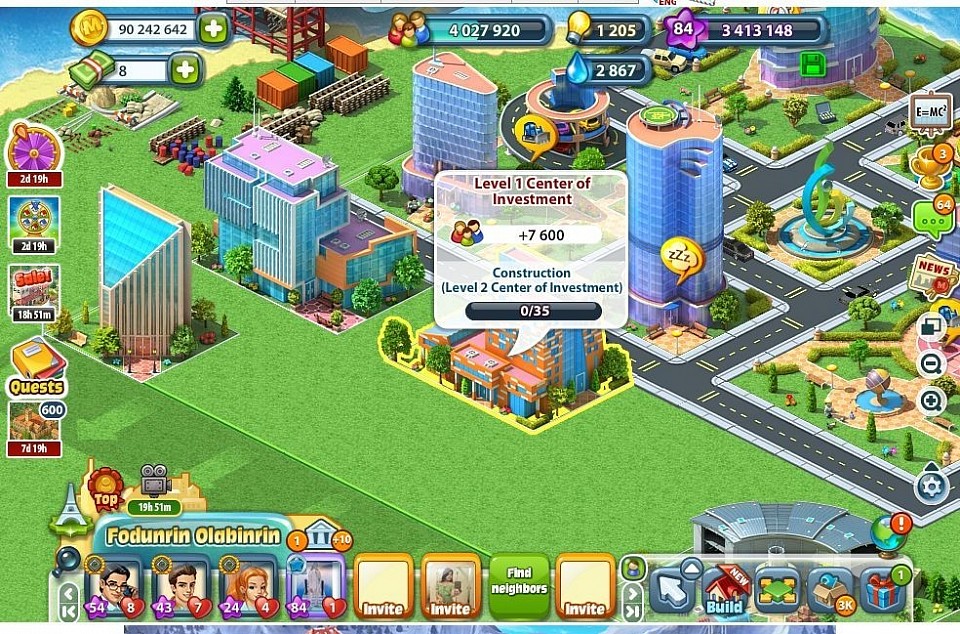960x634 pixels.
Task: Click the green floppy disk save icon
Action: [x=813, y=66]
